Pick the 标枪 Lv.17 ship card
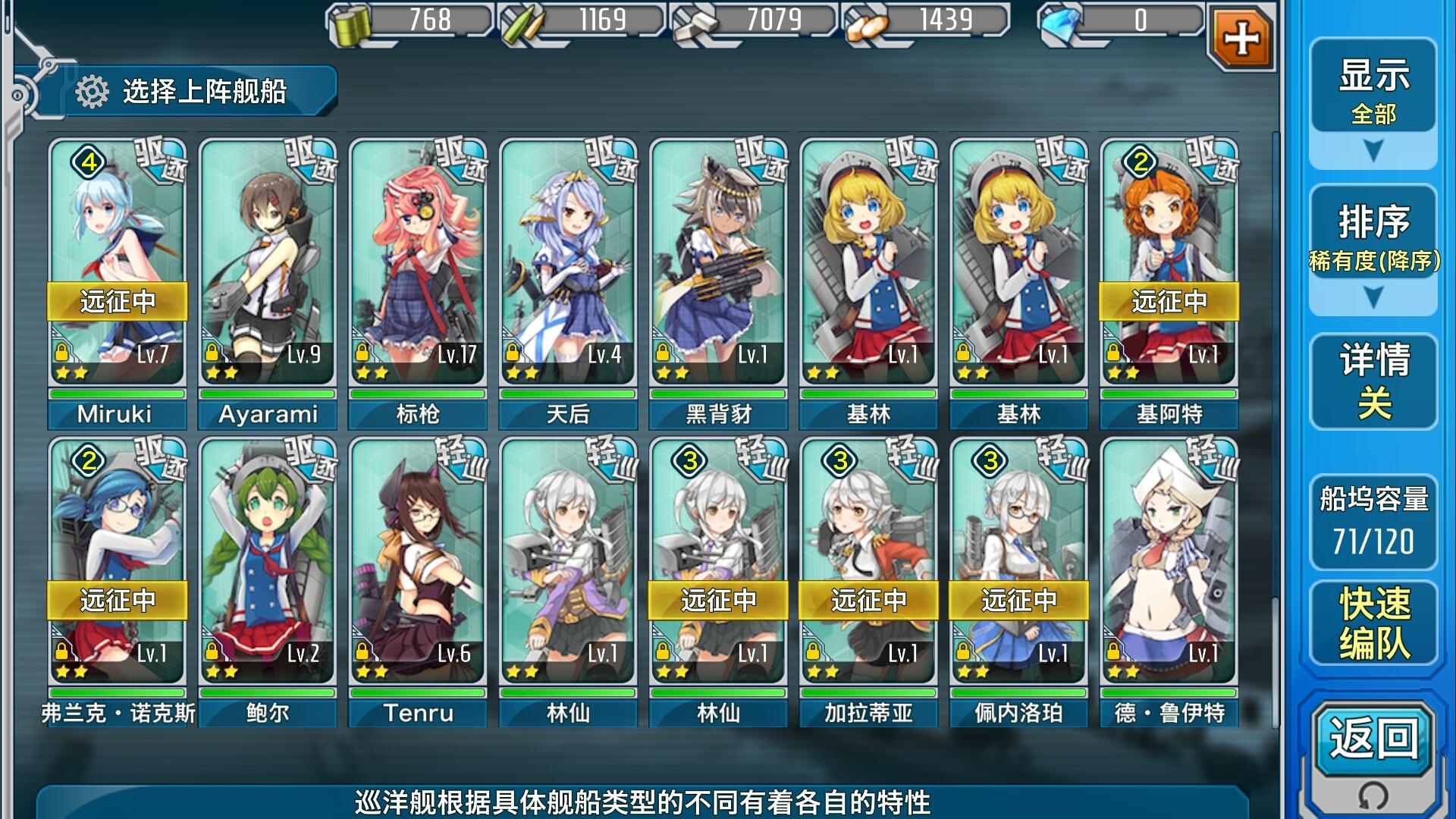Image resolution: width=1456 pixels, height=819 pixels. 417,265
